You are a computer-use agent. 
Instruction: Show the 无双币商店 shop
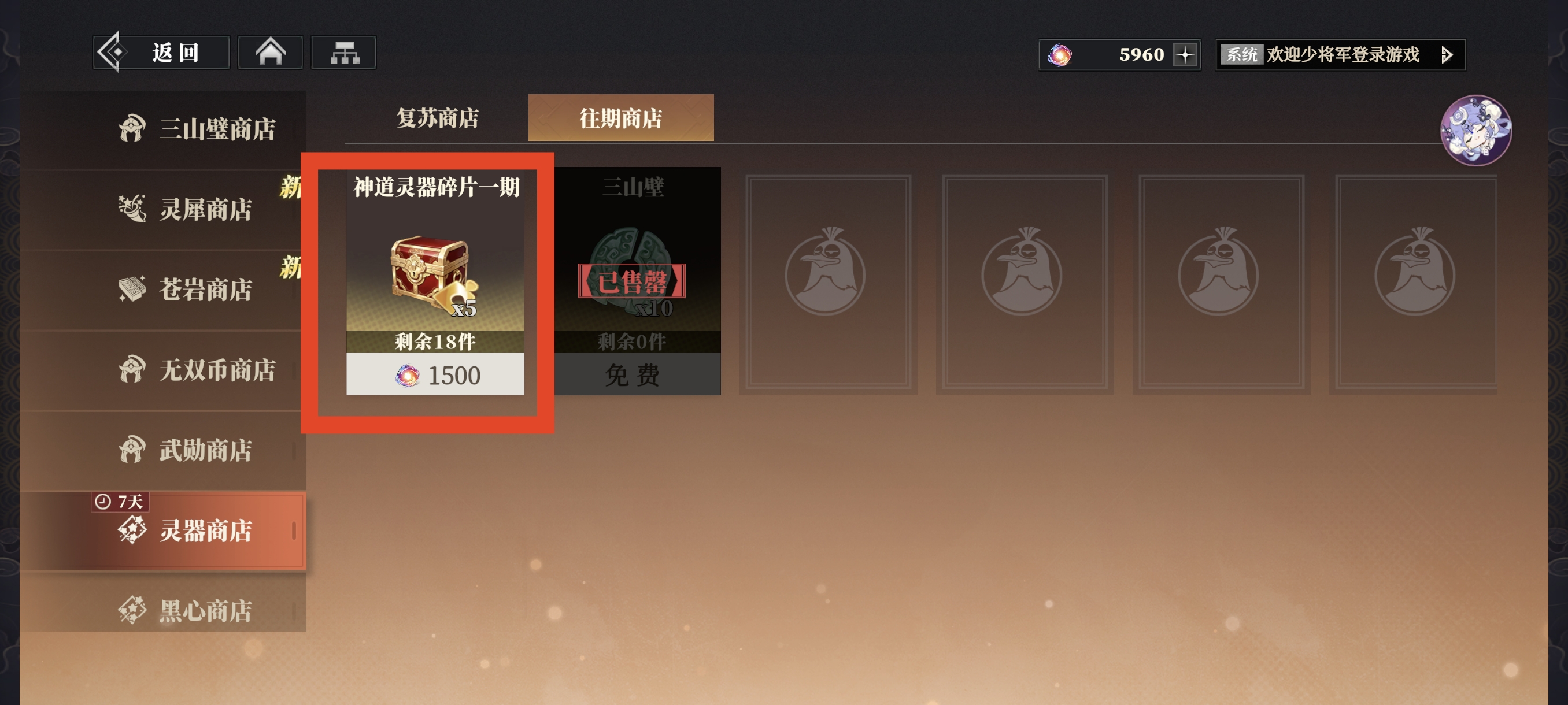(x=198, y=370)
